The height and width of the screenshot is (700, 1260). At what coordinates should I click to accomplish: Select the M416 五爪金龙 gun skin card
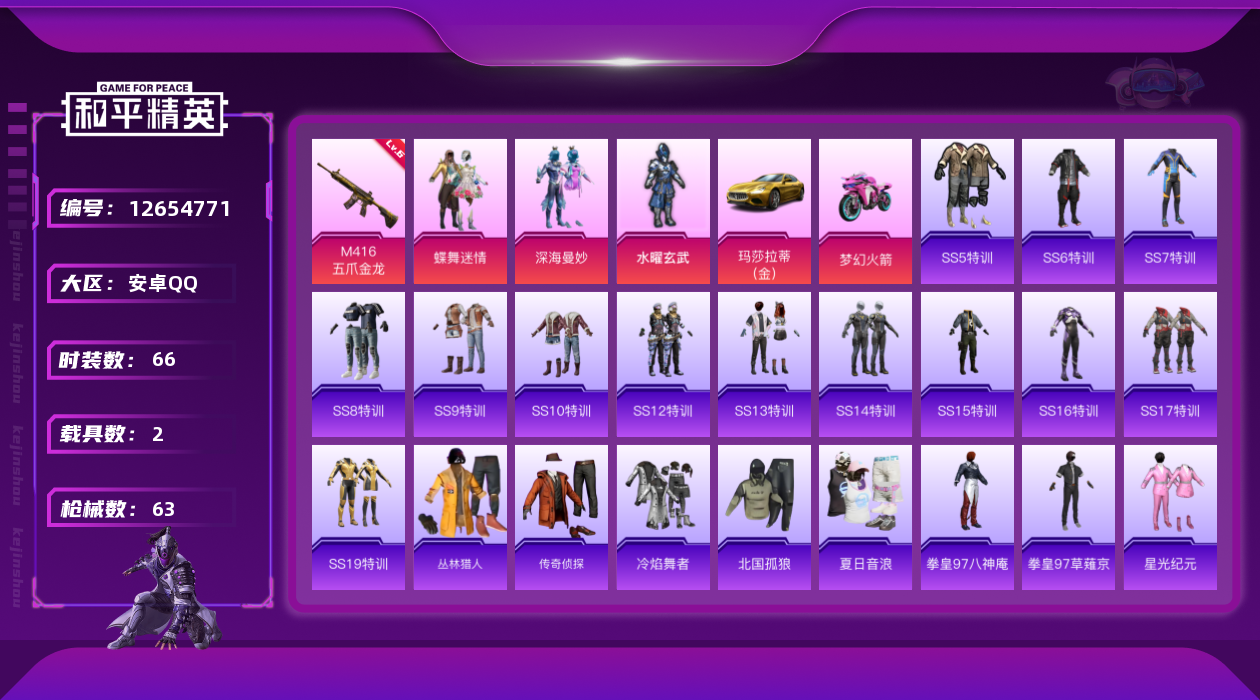coord(358,211)
